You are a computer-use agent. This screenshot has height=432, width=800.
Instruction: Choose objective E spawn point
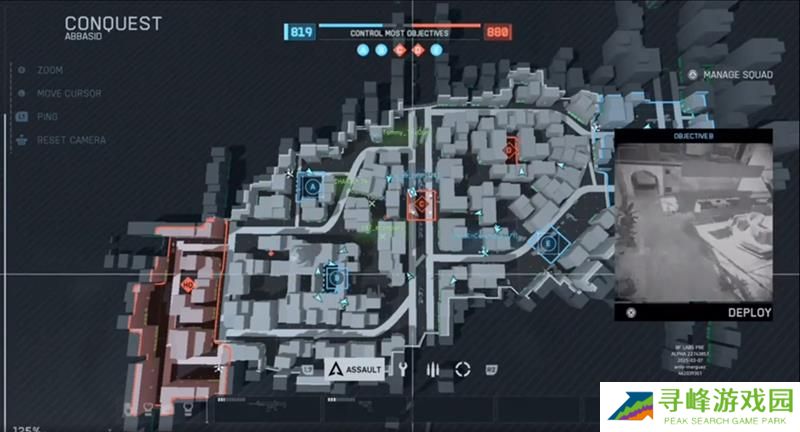coord(547,243)
